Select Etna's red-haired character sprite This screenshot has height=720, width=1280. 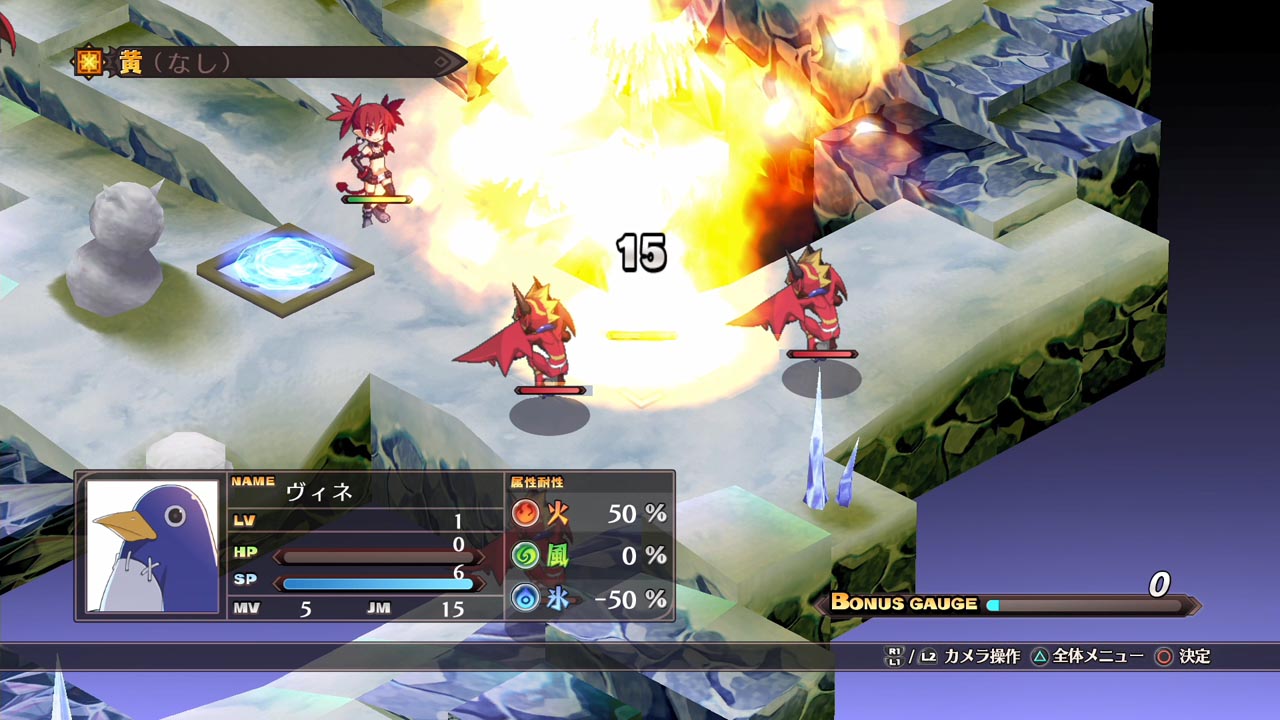coord(370,150)
